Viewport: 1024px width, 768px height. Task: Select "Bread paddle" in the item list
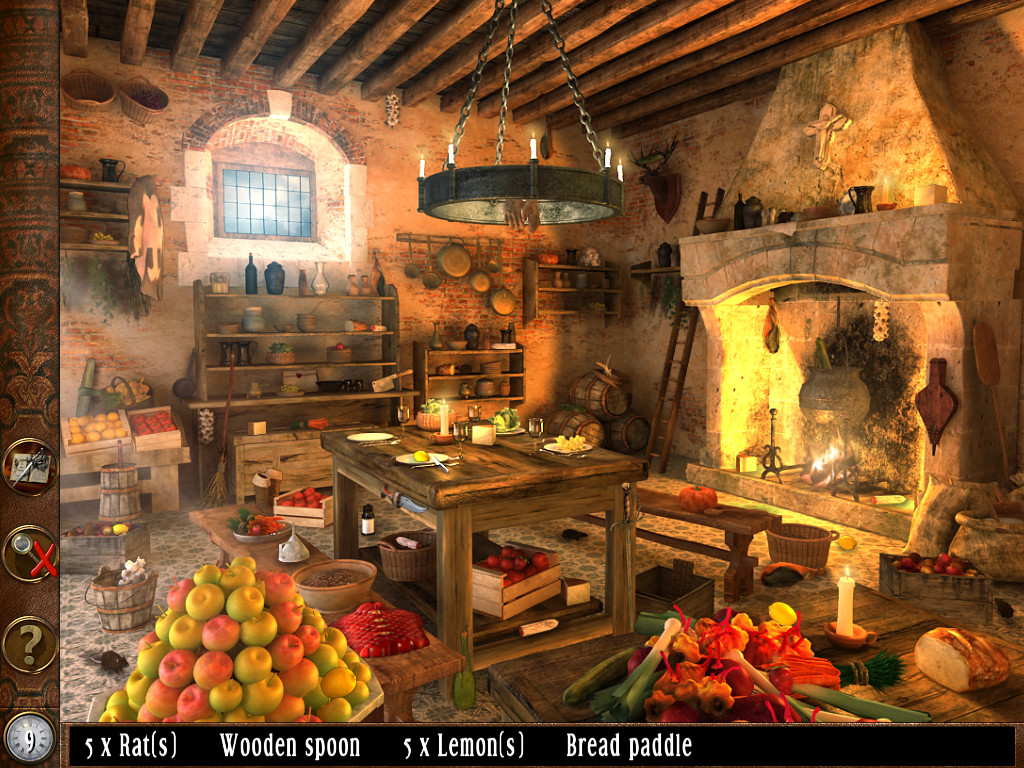(628, 745)
